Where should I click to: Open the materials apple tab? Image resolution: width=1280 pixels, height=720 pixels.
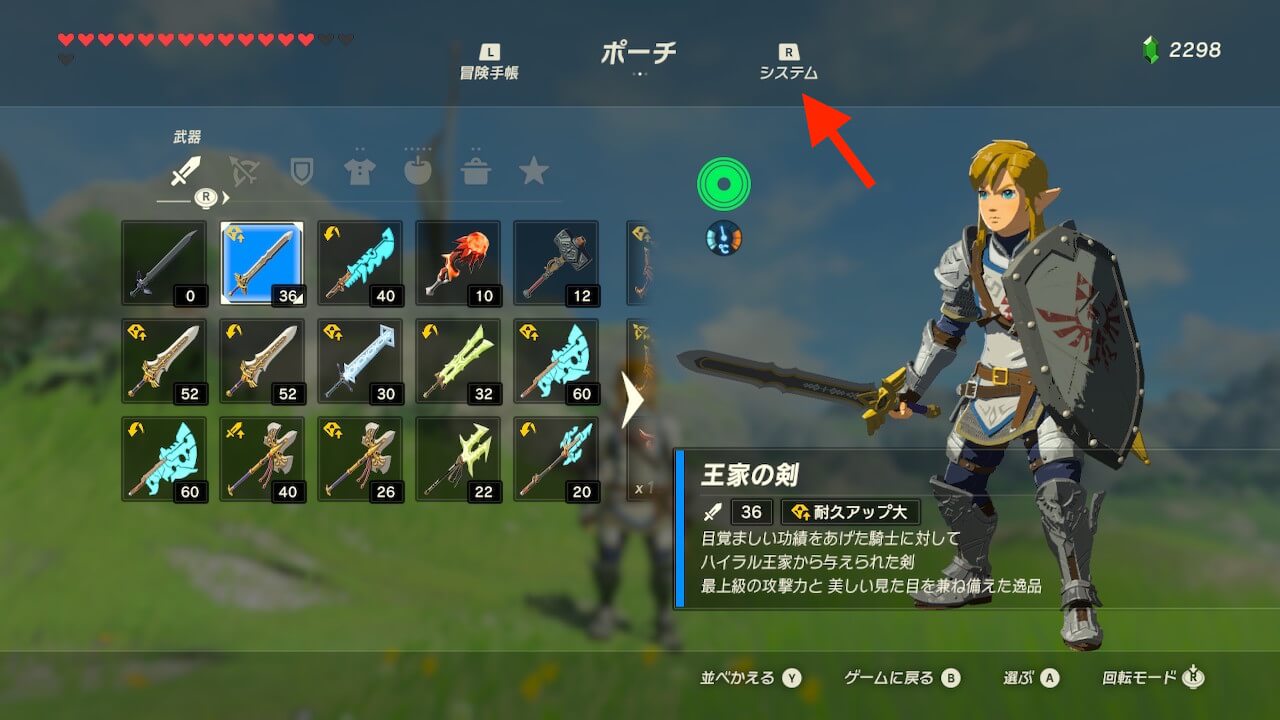click(417, 171)
